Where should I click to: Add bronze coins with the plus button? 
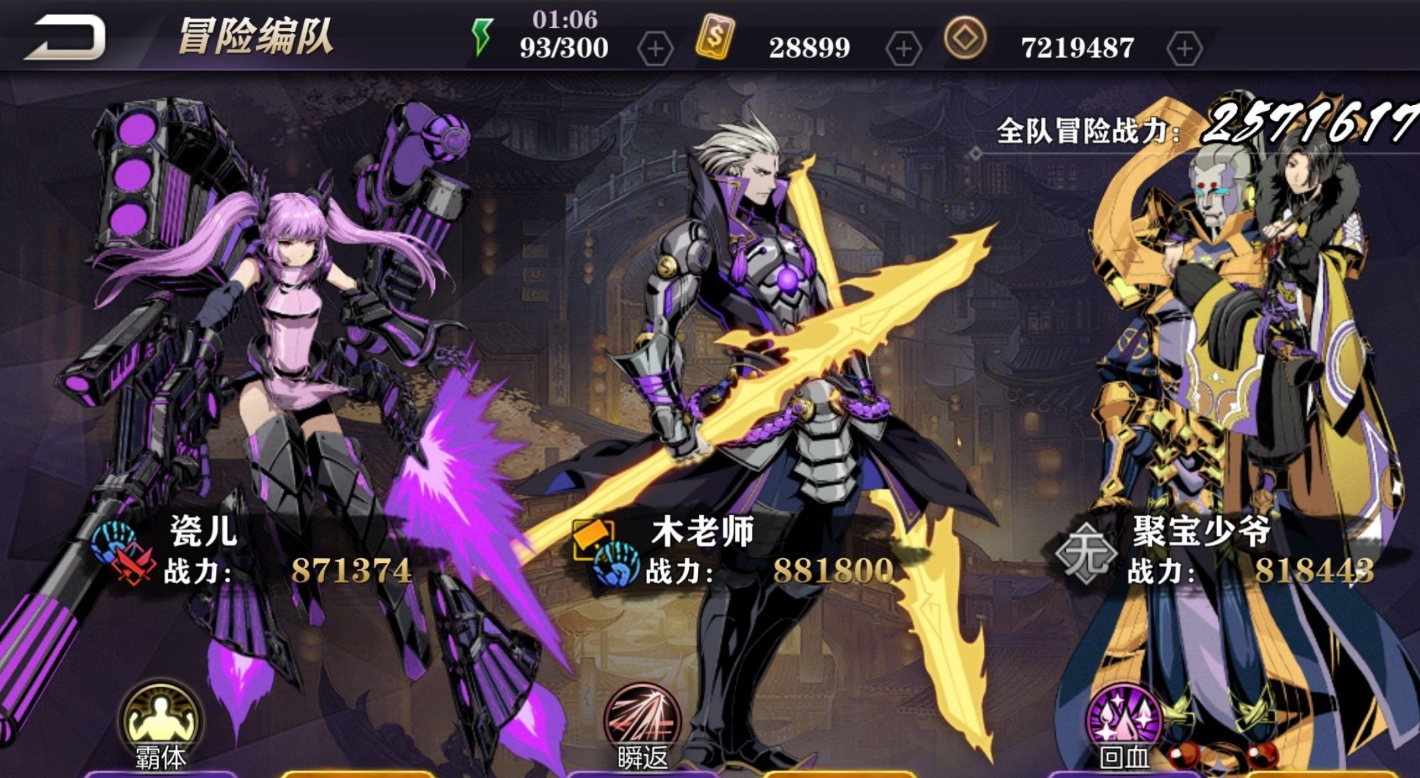1184,48
